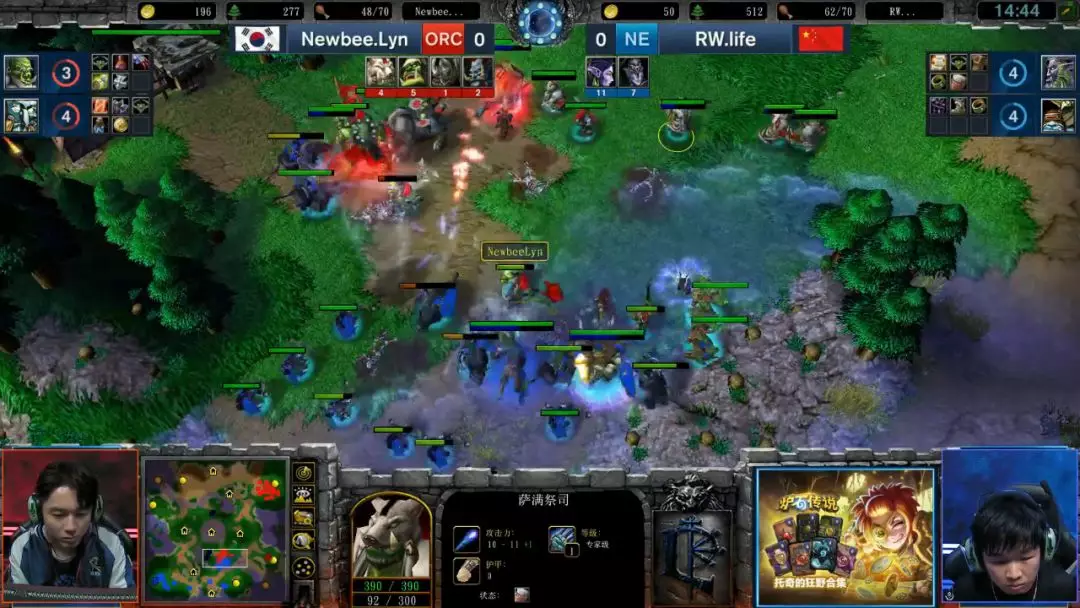The width and height of the screenshot is (1080, 608).
Task: Click the shaman attack damage icon
Action: (x=466, y=539)
